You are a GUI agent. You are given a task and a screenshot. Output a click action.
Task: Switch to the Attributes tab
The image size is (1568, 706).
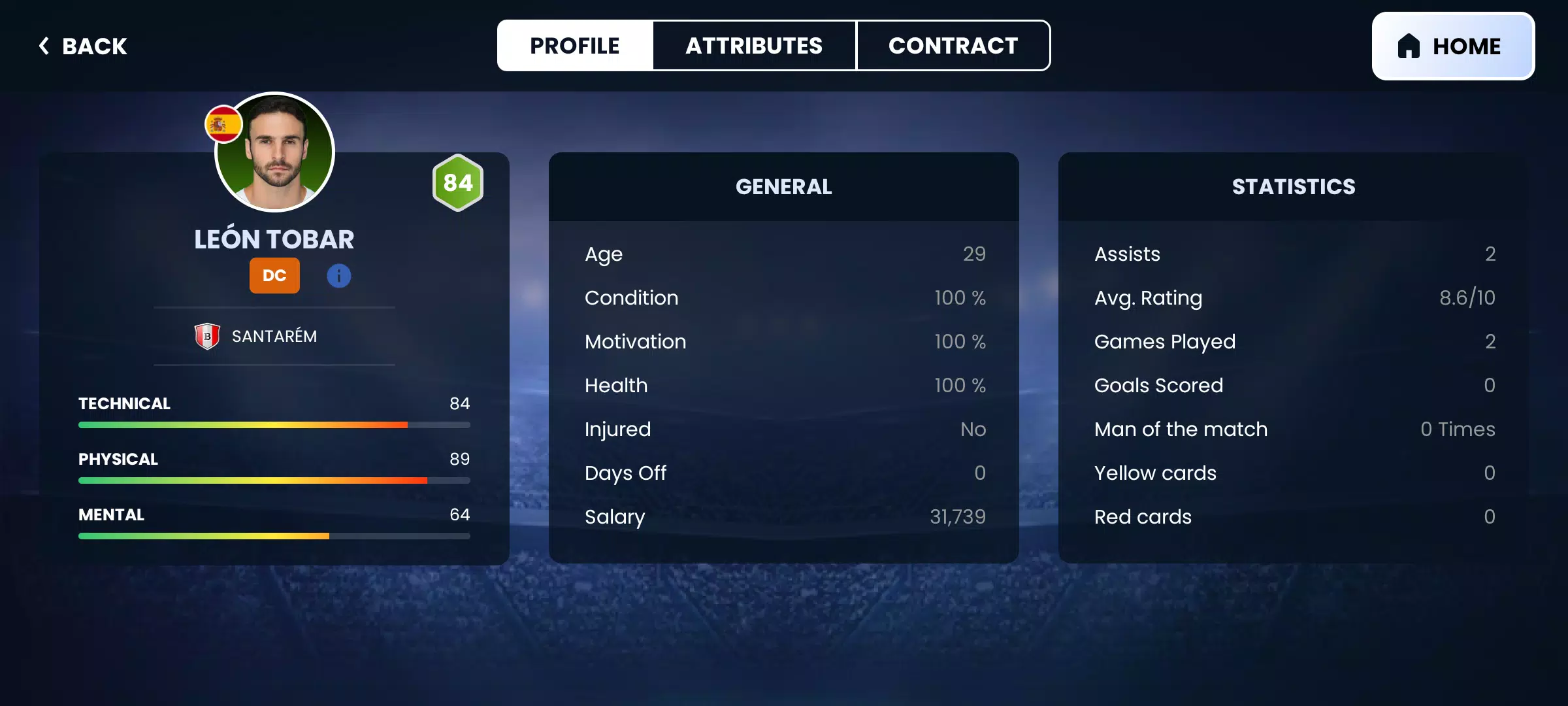[x=753, y=45]
